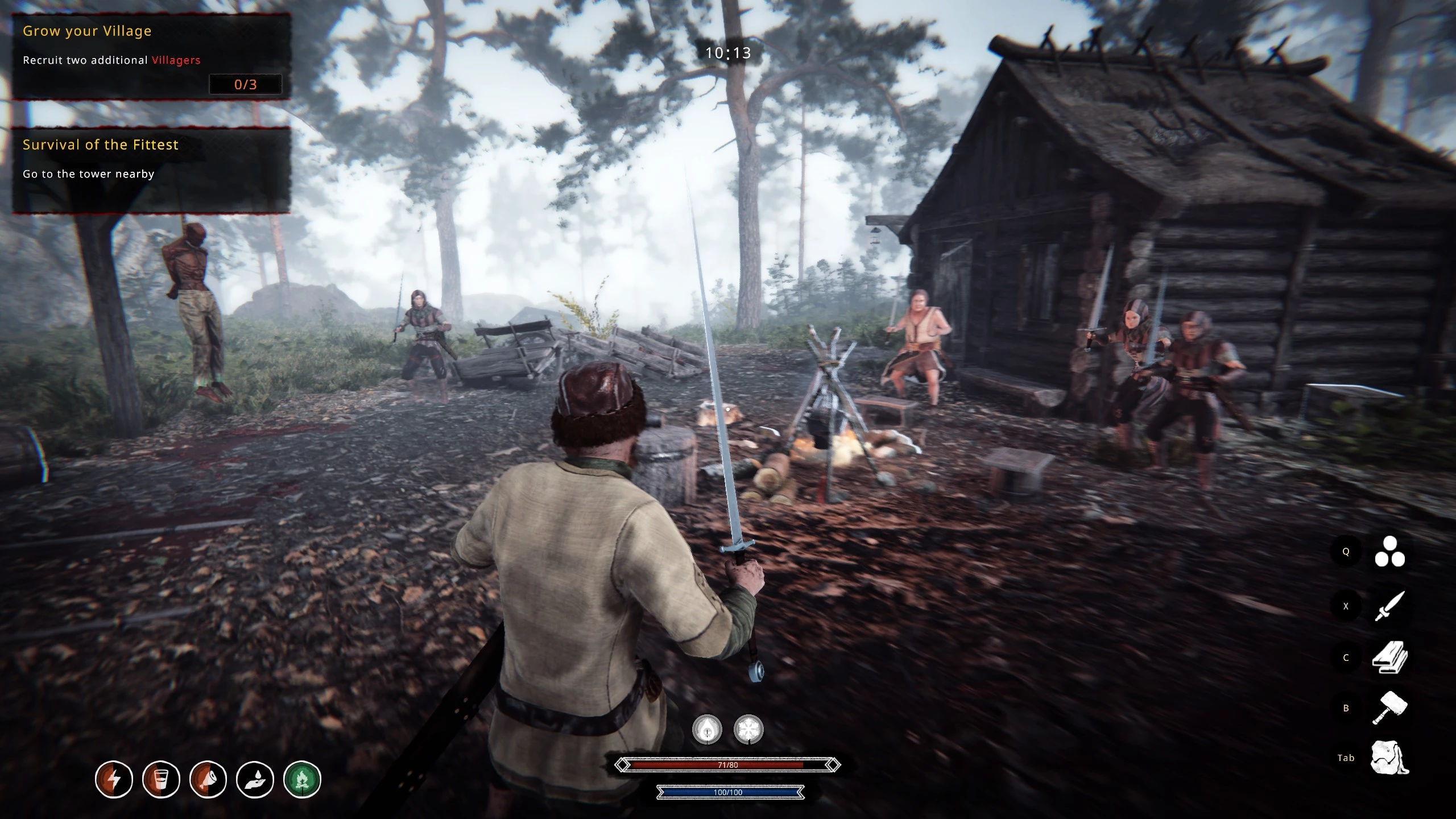Click the snowflake cold status effect
Screen dimensions: 1456x819
(748, 730)
